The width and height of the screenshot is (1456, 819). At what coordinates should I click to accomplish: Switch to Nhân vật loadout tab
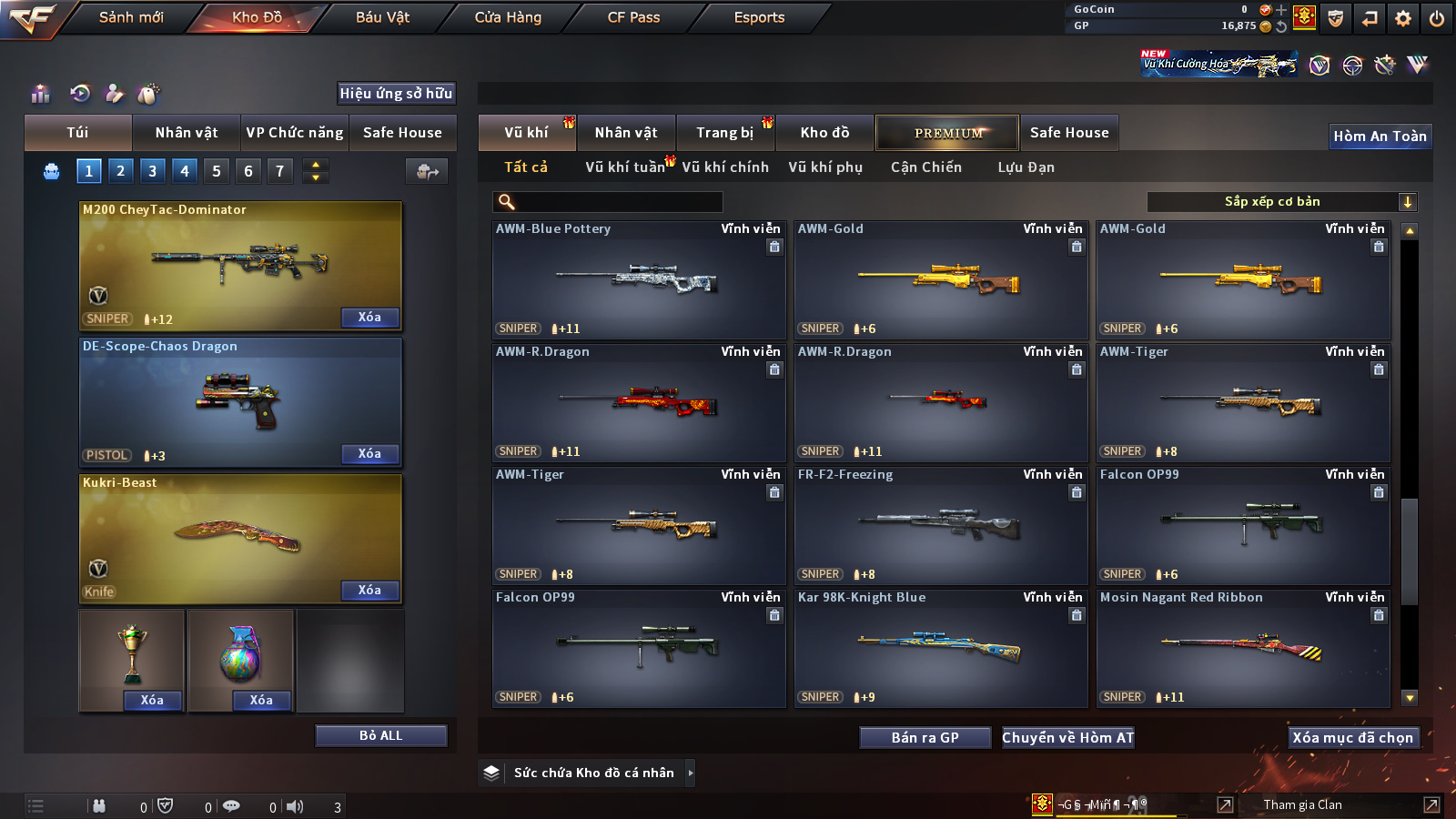[186, 133]
